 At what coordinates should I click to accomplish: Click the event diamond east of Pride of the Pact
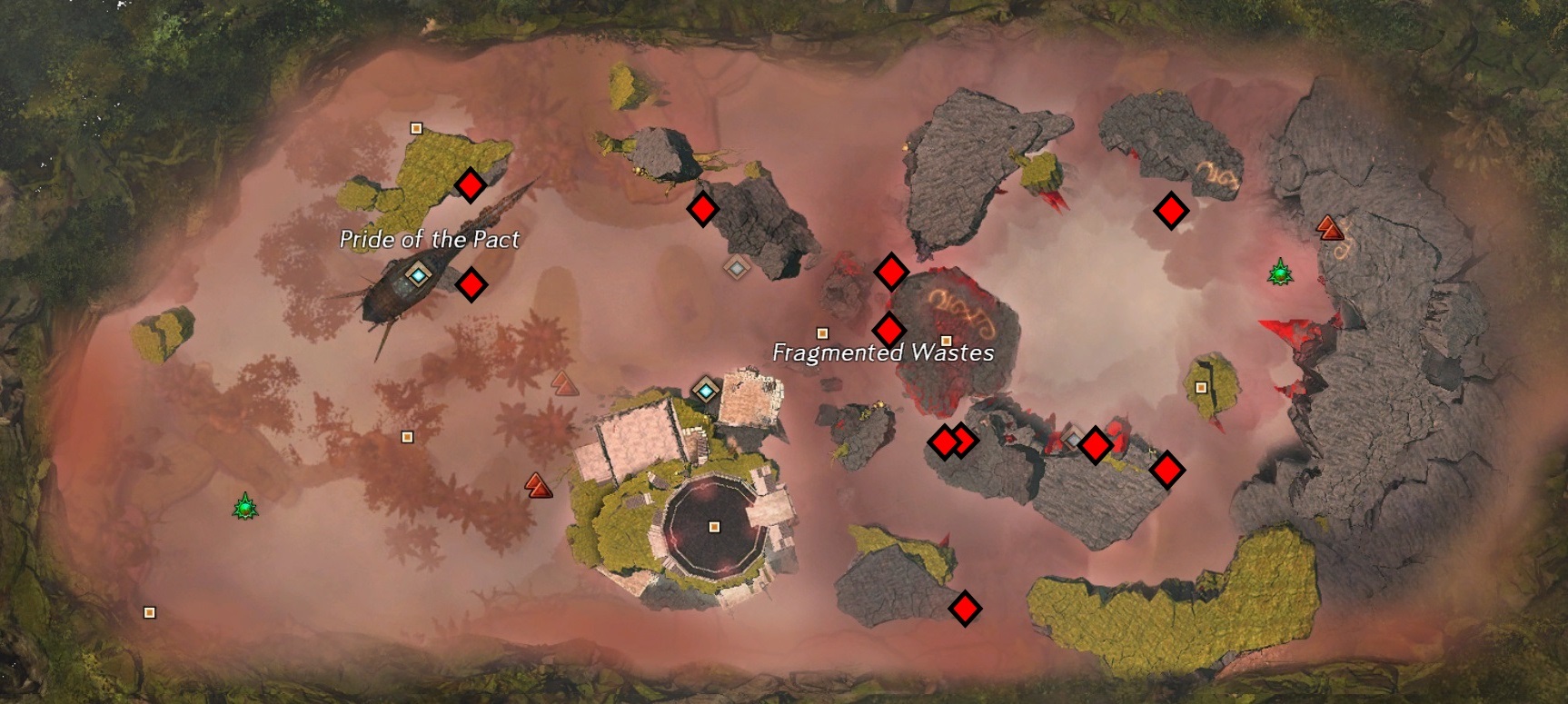[471, 284]
